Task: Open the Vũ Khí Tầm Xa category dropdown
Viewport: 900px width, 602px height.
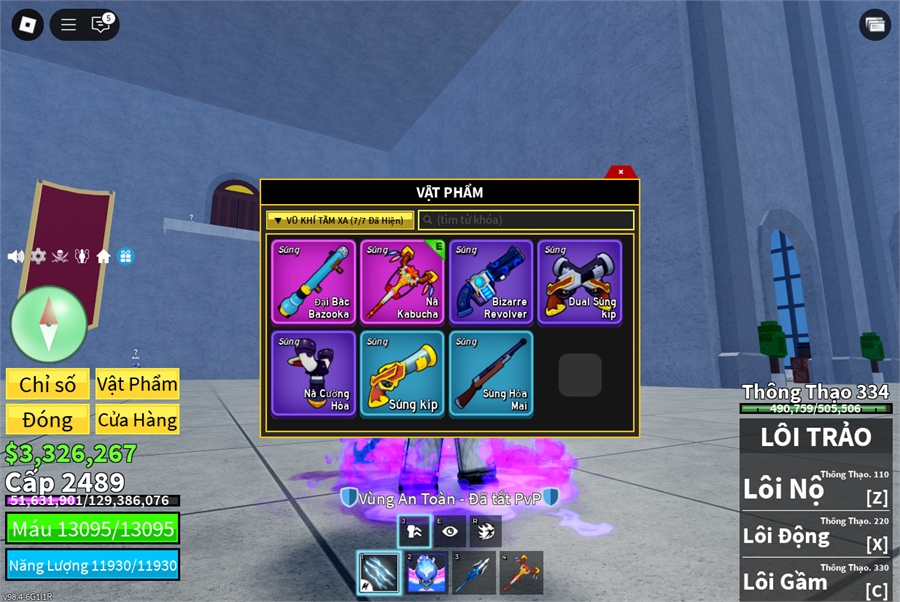Action: (x=340, y=220)
